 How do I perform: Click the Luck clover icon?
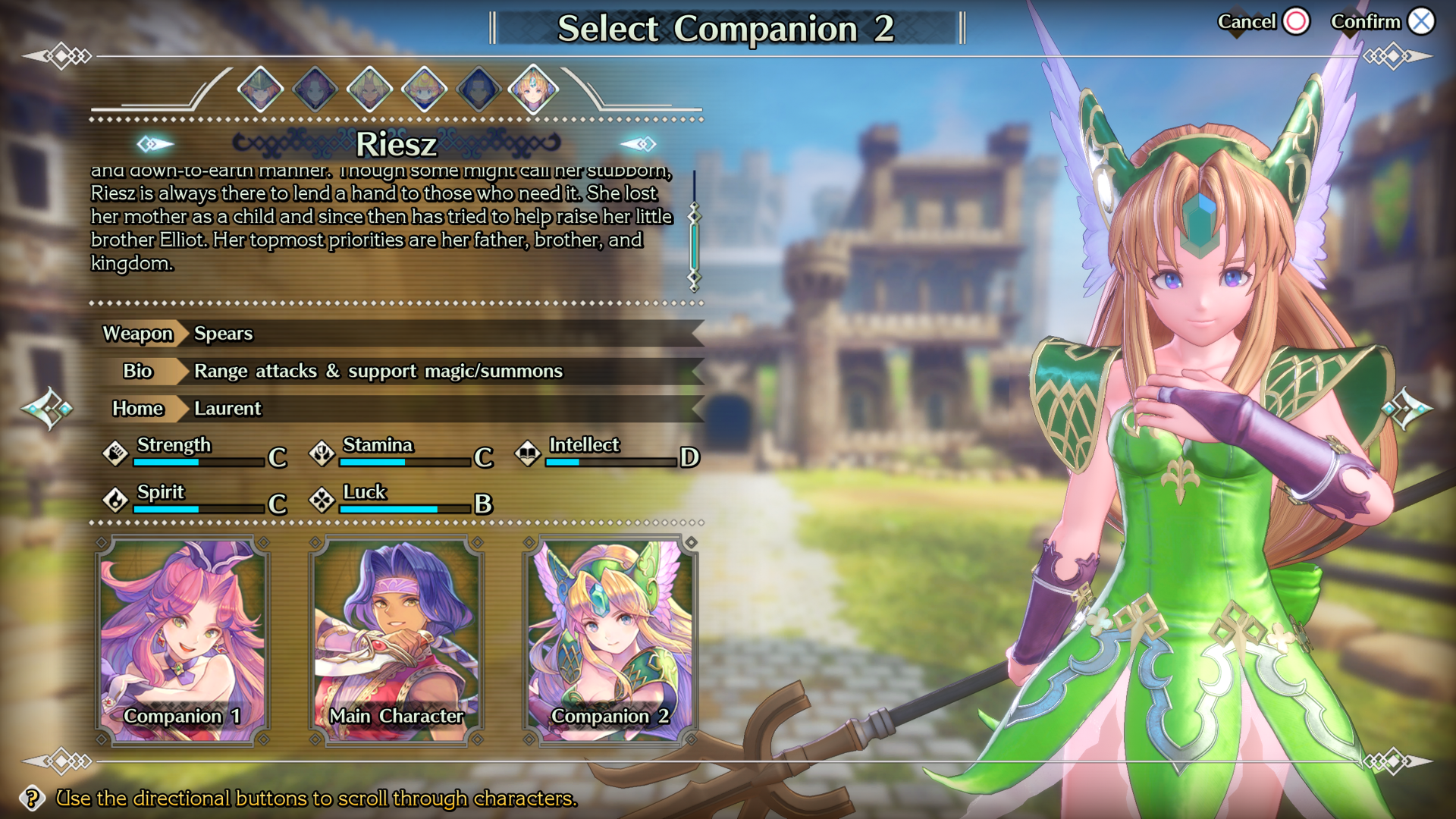coord(322,499)
